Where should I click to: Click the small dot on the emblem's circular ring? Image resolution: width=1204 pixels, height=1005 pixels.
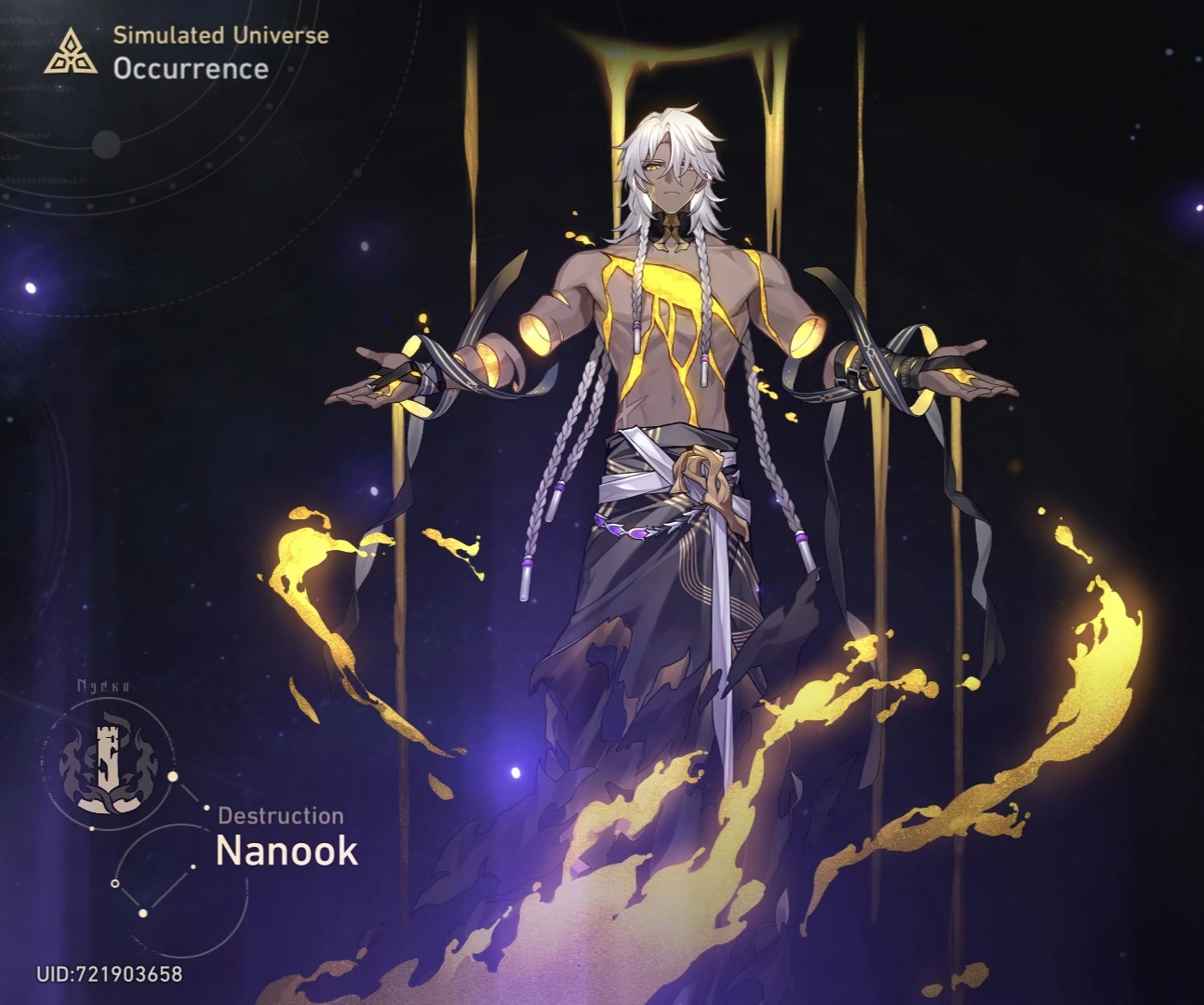coord(93,828)
